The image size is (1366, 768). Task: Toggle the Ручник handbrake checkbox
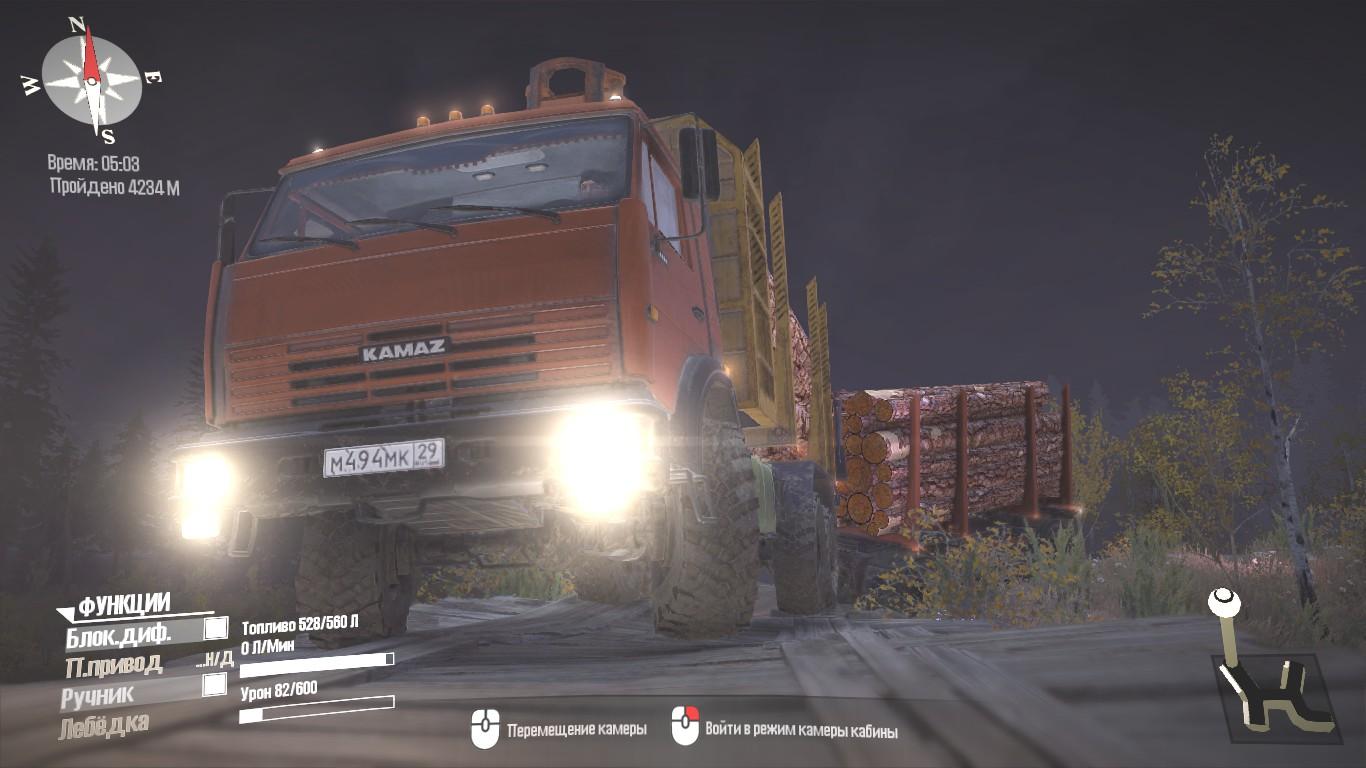click(x=214, y=685)
